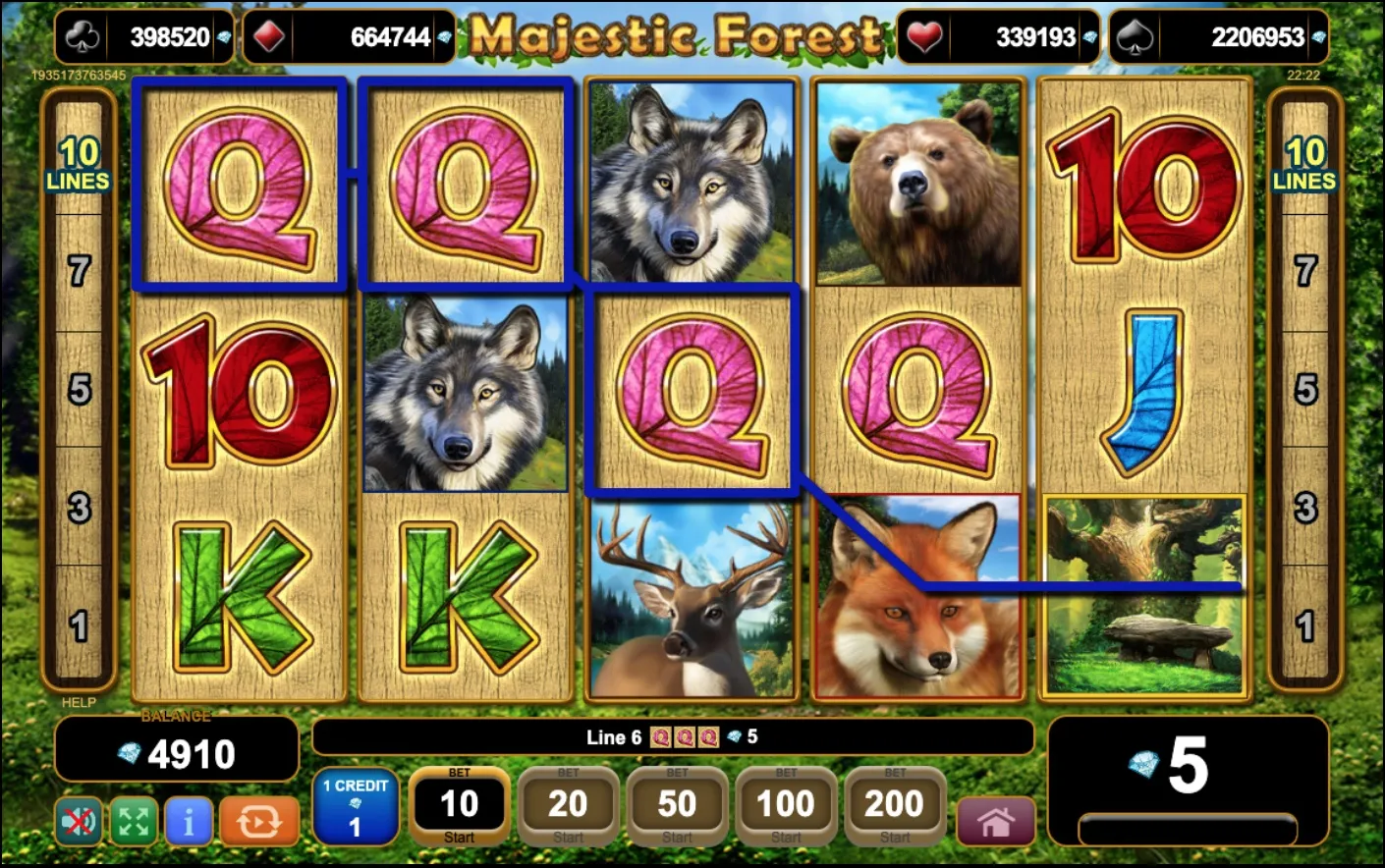The width and height of the screenshot is (1385, 868).
Task: Open the HELP section
Action: 78,703
